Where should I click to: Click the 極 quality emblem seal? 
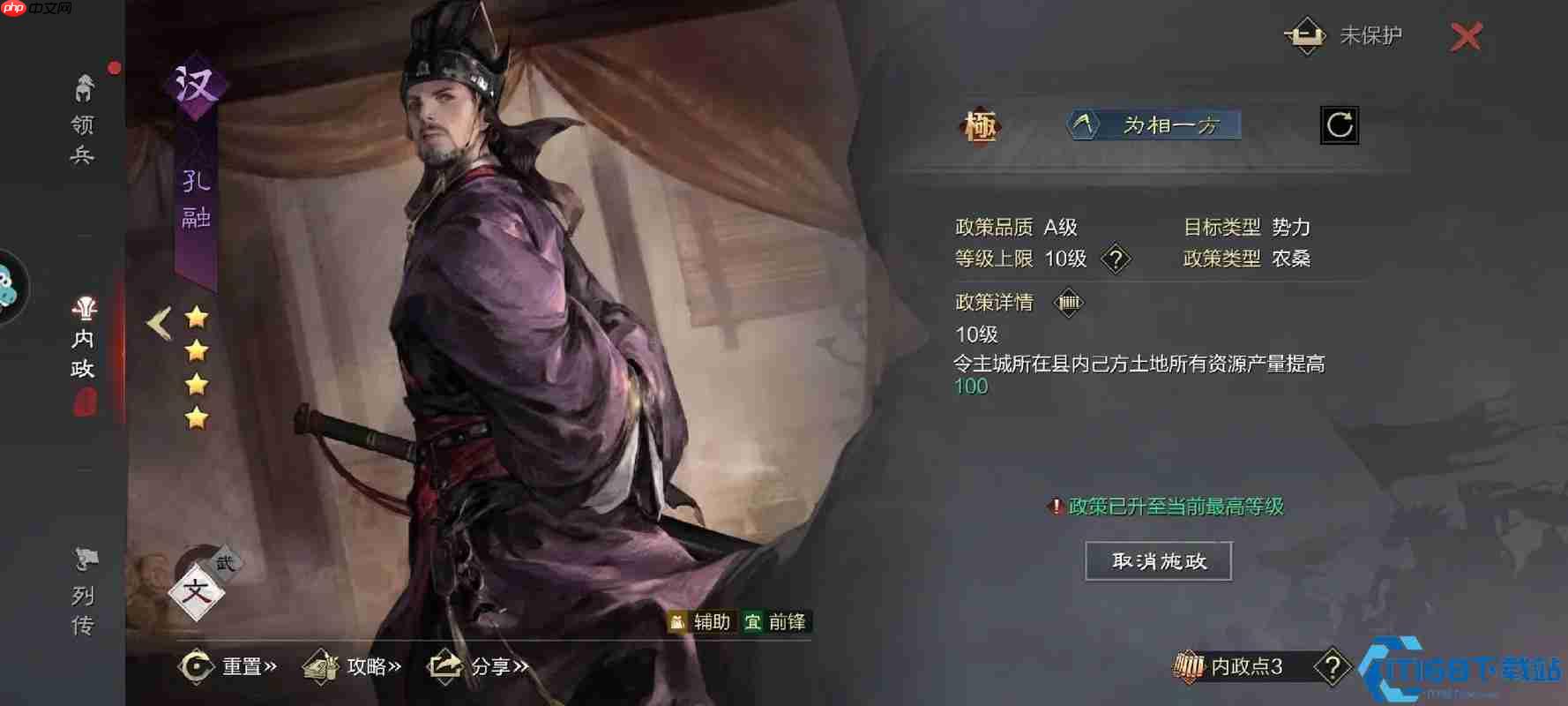[979, 126]
